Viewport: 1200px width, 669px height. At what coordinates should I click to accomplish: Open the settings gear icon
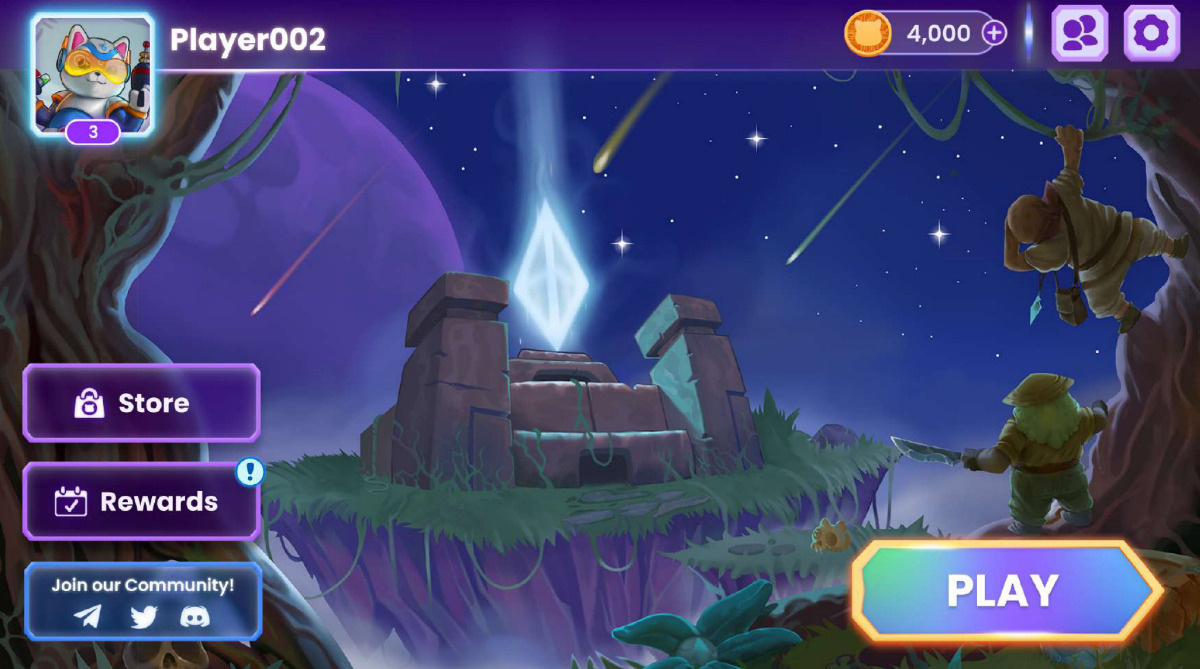tap(1151, 34)
